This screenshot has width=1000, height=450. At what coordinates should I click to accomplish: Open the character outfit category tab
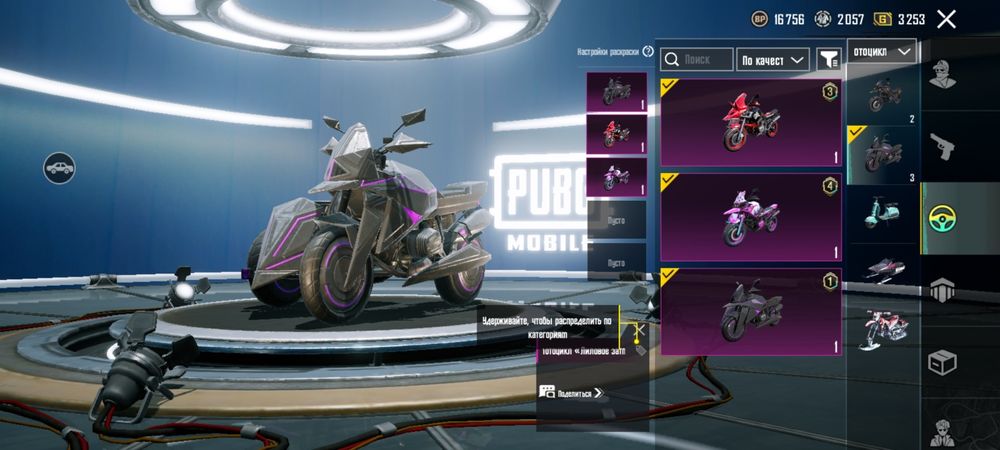point(939,73)
